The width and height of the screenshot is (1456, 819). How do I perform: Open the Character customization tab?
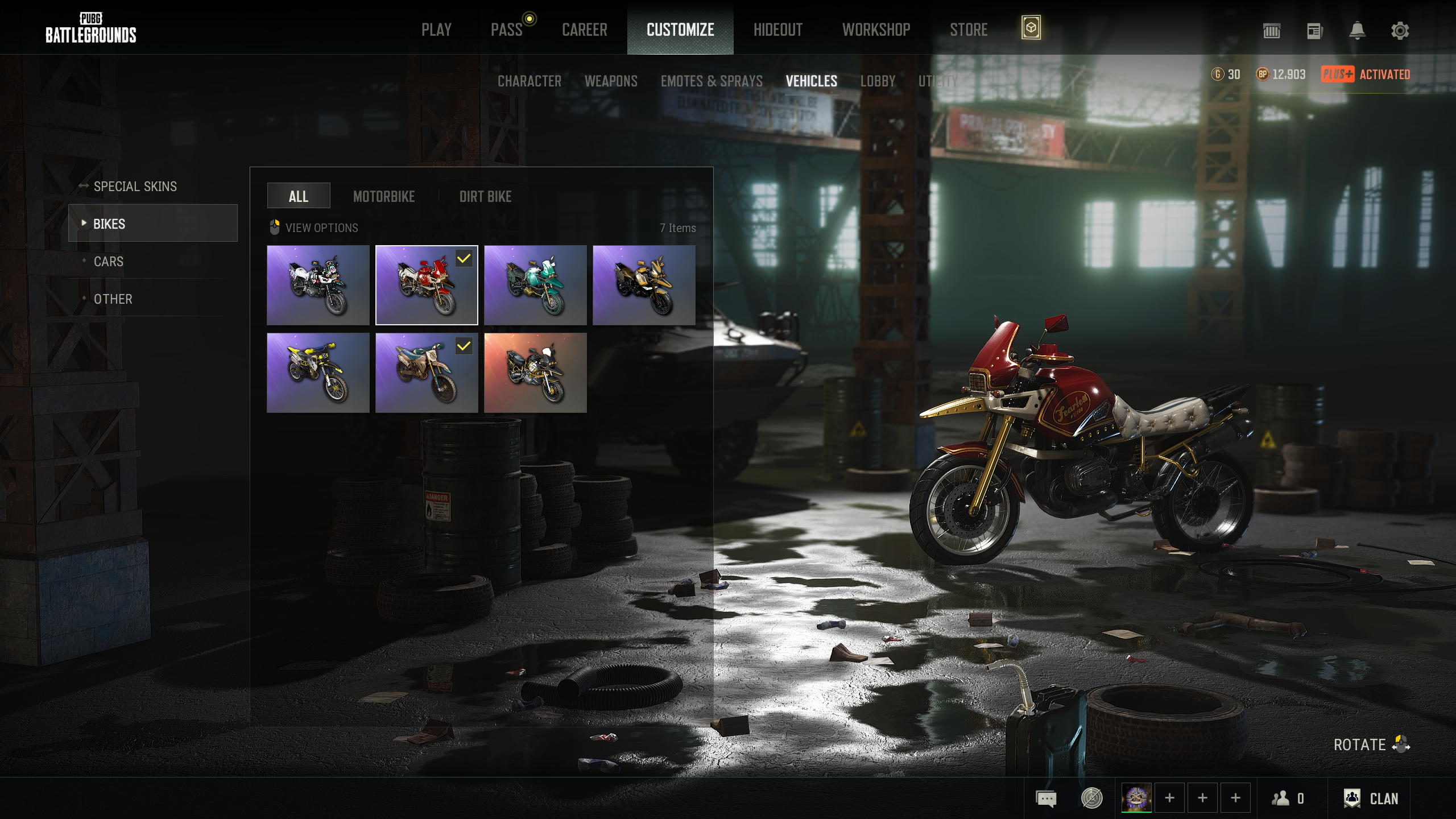coord(529,81)
